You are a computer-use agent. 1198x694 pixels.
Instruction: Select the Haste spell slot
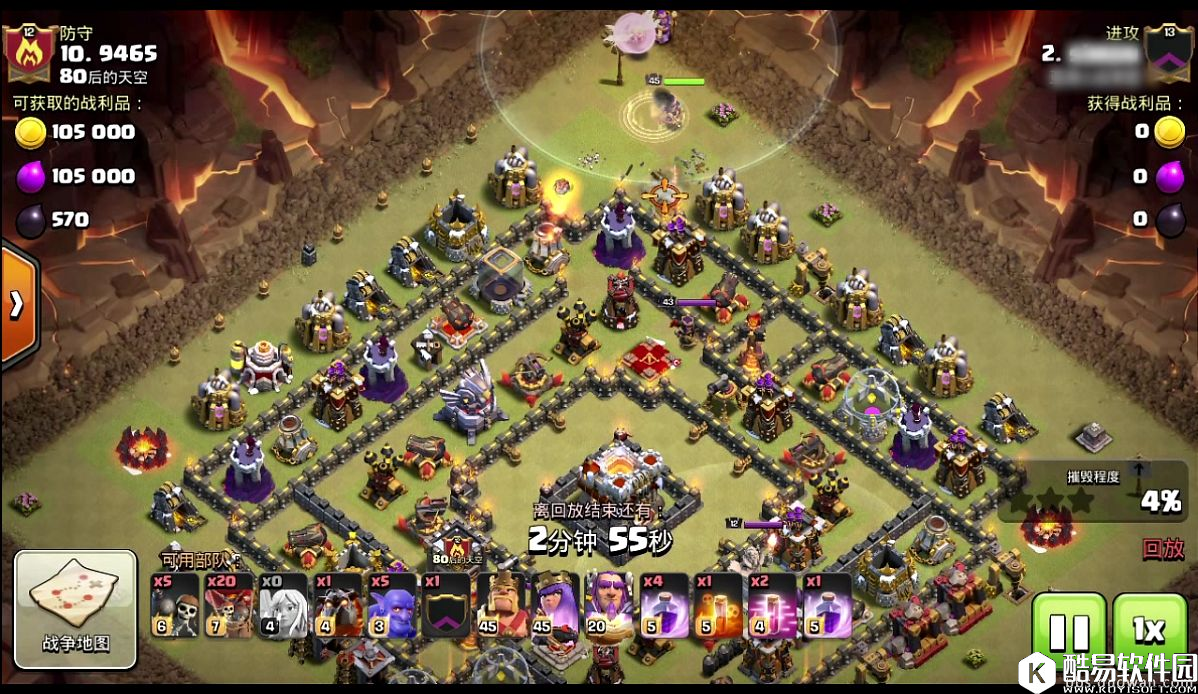(x=718, y=606)
